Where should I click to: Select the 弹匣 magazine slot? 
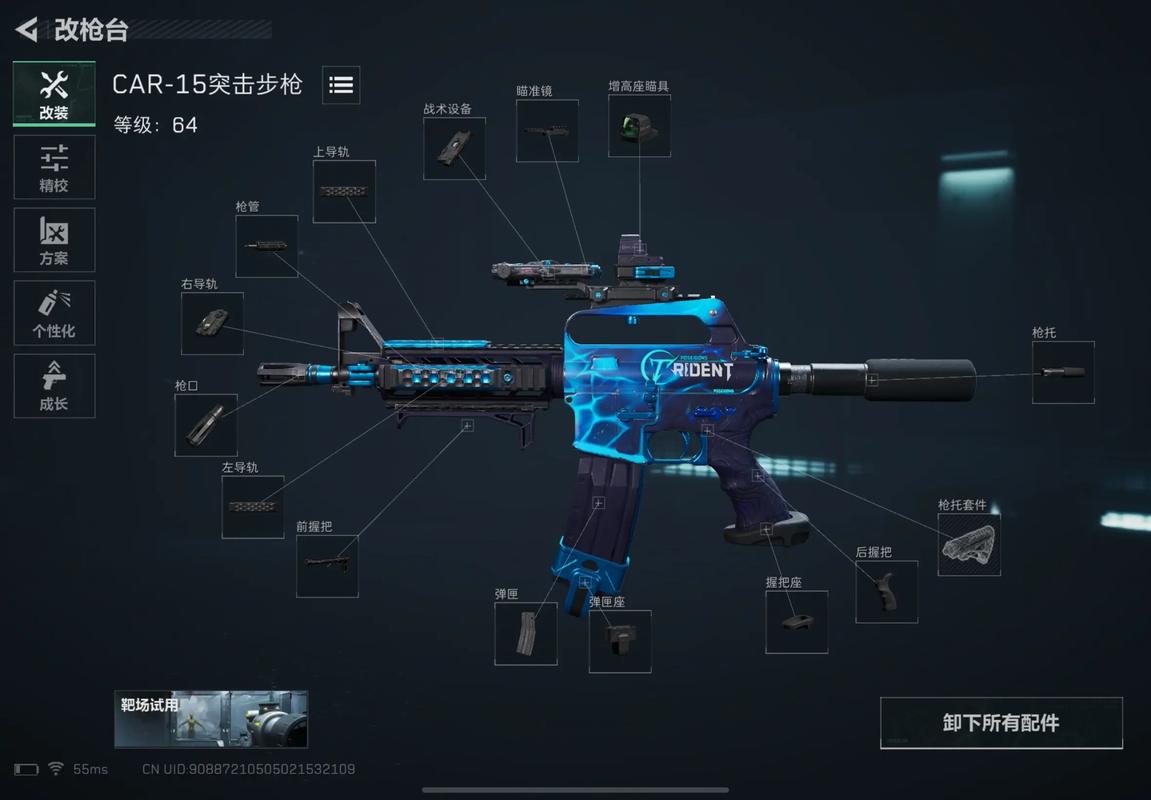[x=526, y=634]
